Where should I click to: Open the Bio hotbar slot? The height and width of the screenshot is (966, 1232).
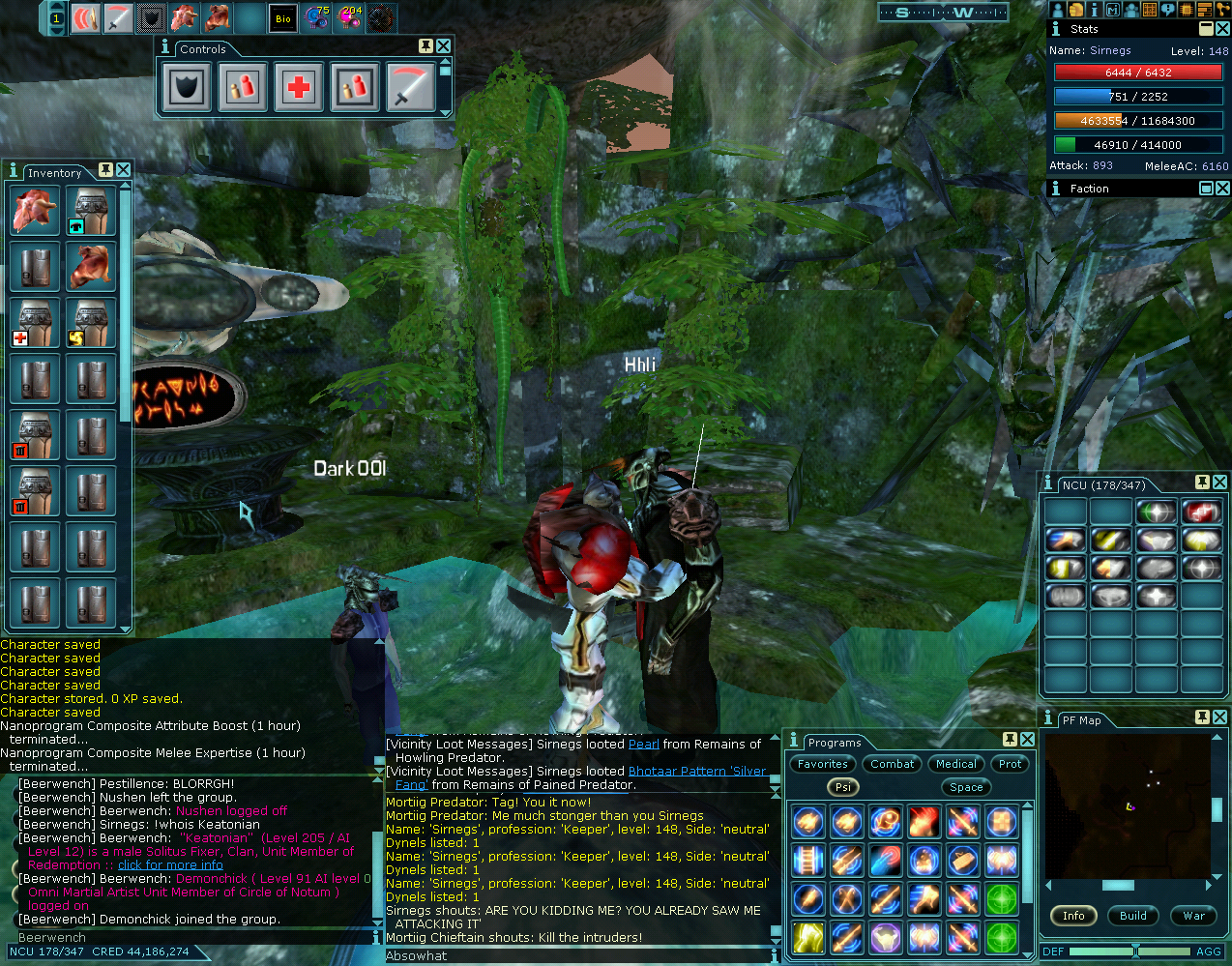tap(283, 18)
